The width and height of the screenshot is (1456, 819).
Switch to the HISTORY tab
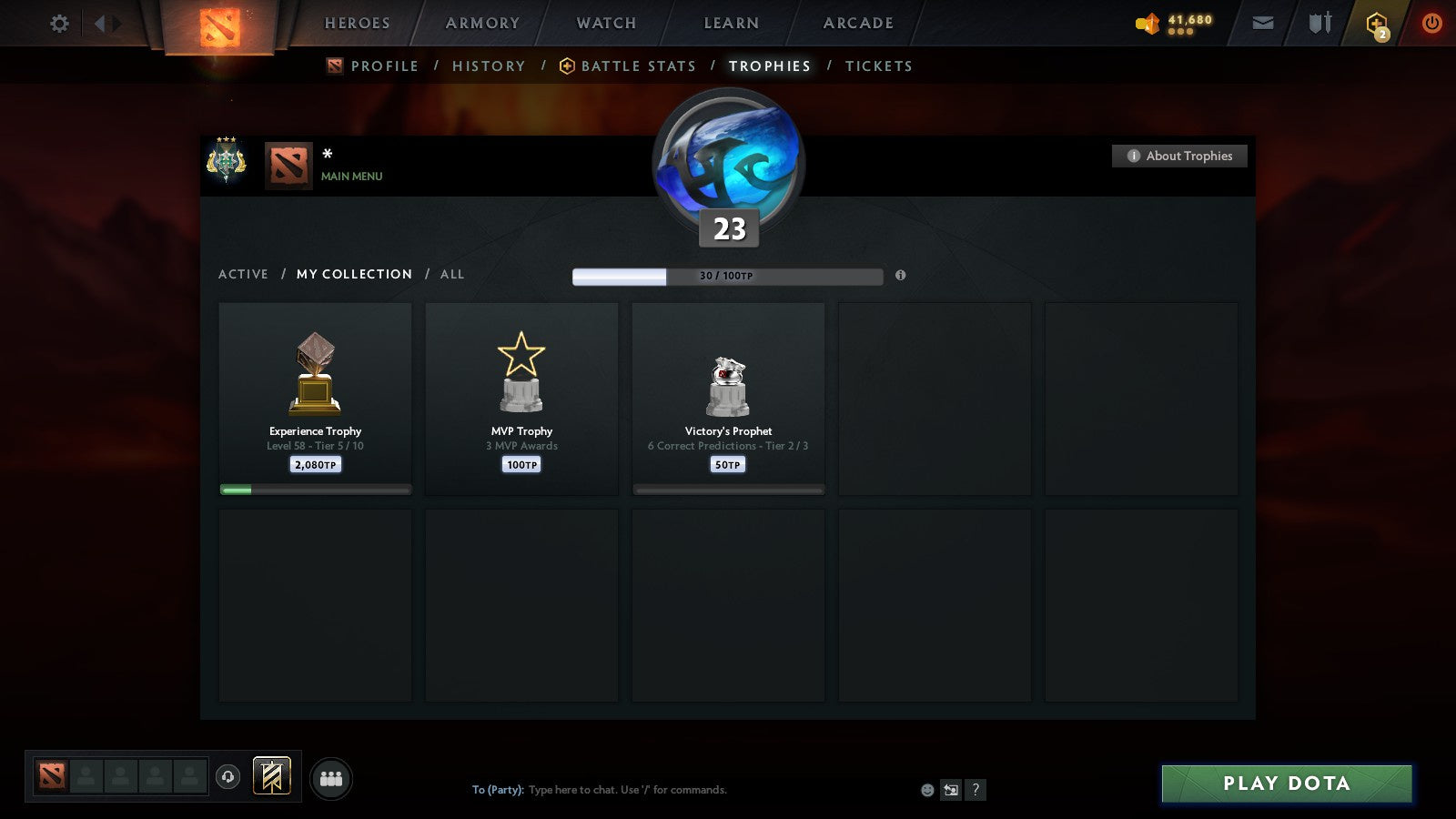[x=489, y=66]
